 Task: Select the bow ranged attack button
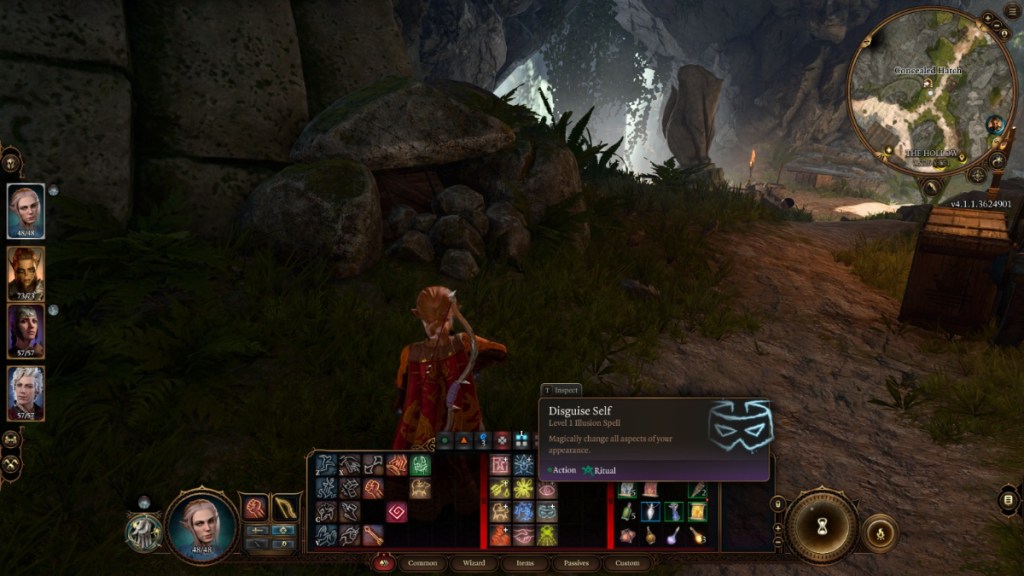[287, 508]
